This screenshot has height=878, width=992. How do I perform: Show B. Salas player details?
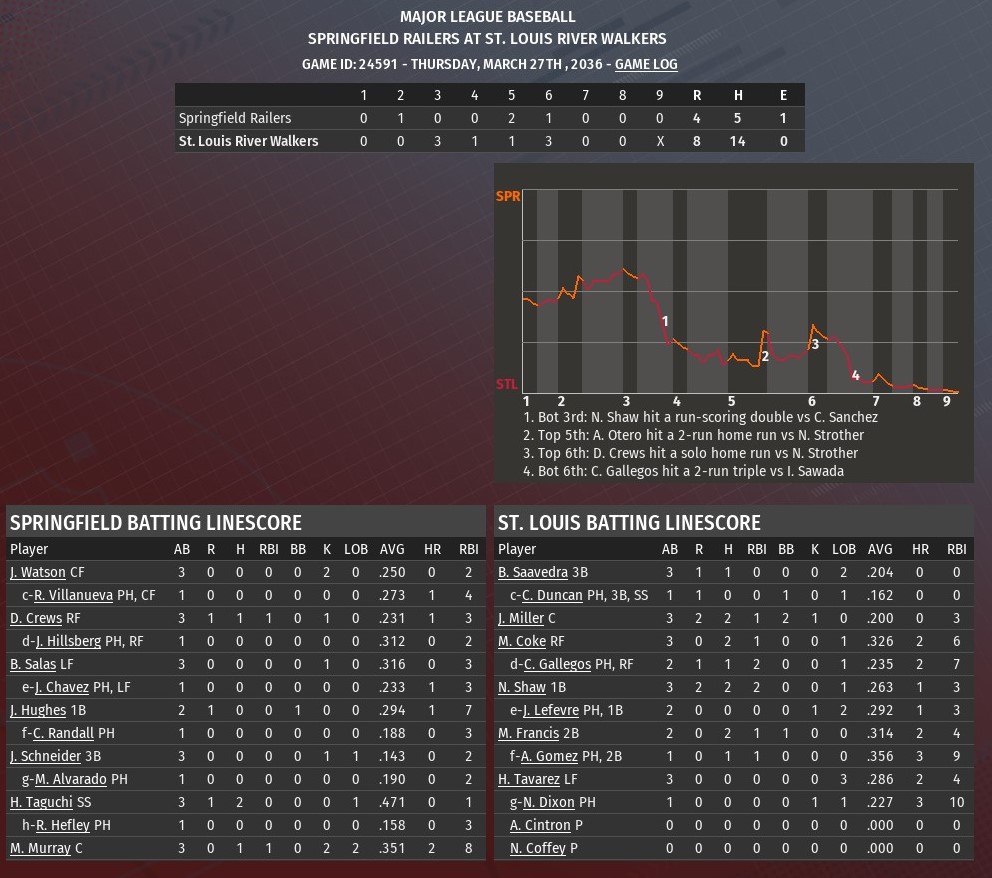tap(30, 665)
